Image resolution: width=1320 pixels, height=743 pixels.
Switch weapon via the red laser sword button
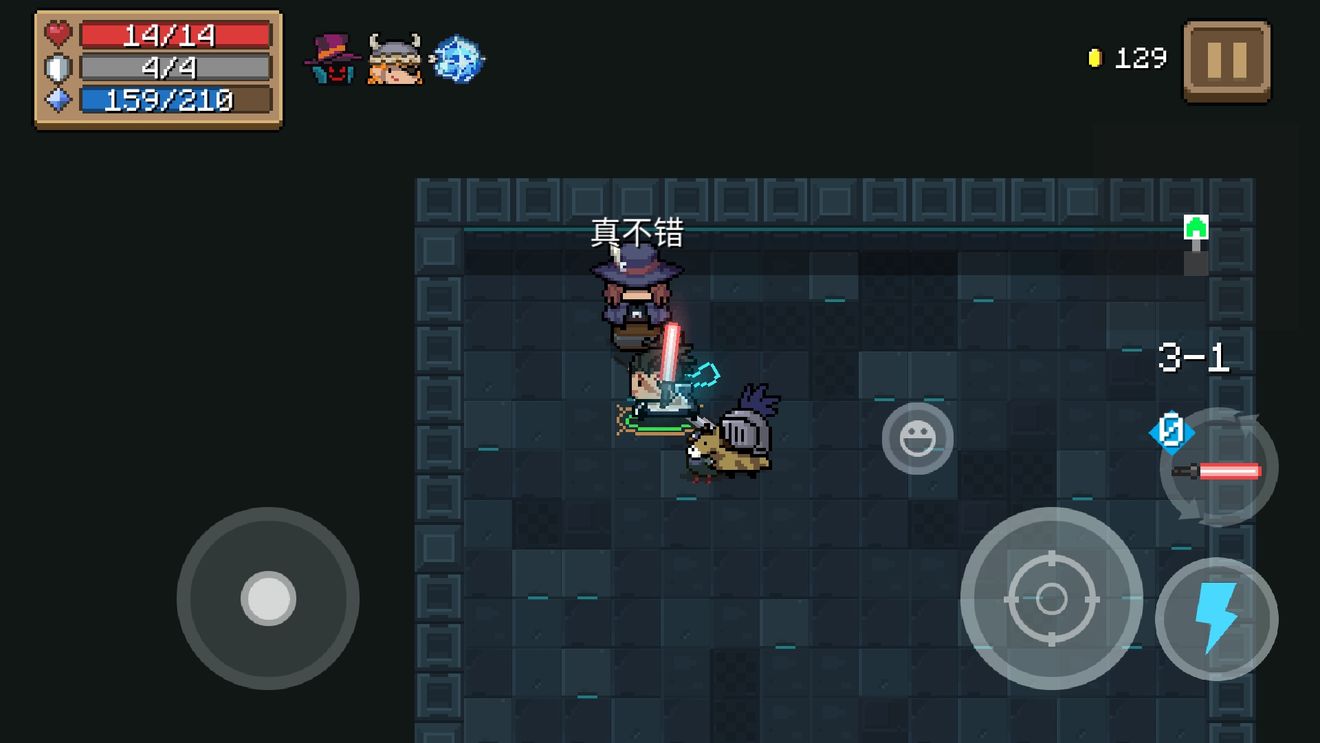pos(1219,468)
